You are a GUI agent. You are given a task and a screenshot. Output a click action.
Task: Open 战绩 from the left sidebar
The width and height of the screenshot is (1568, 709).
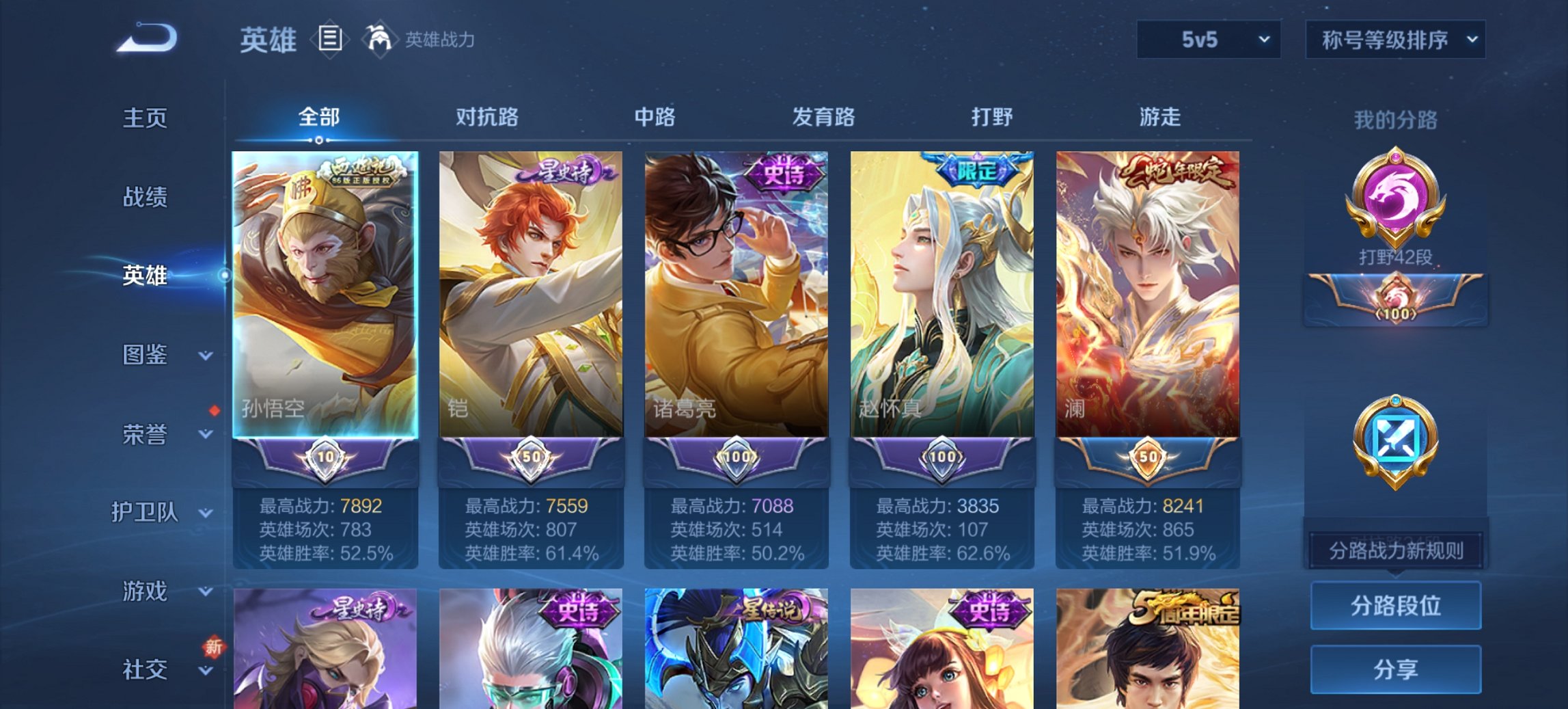tap(147, 198)
